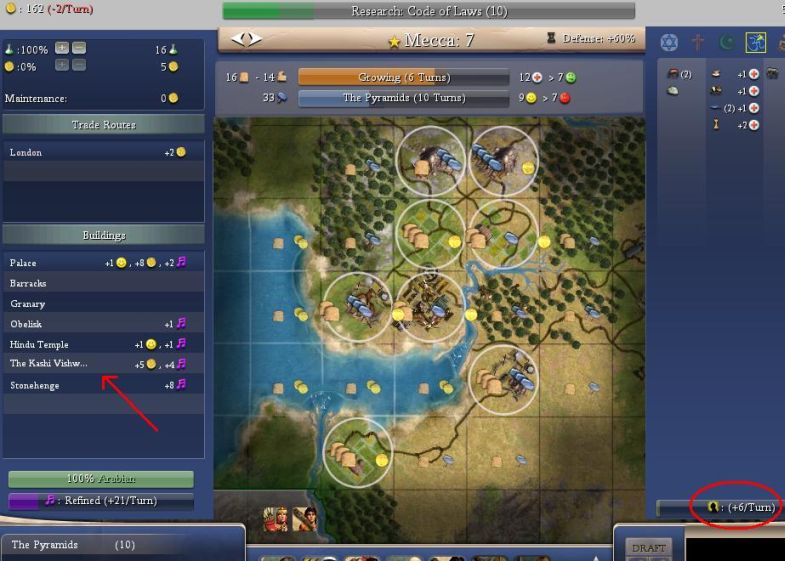Increase the research rate with plus button

[x=62, y=48]
